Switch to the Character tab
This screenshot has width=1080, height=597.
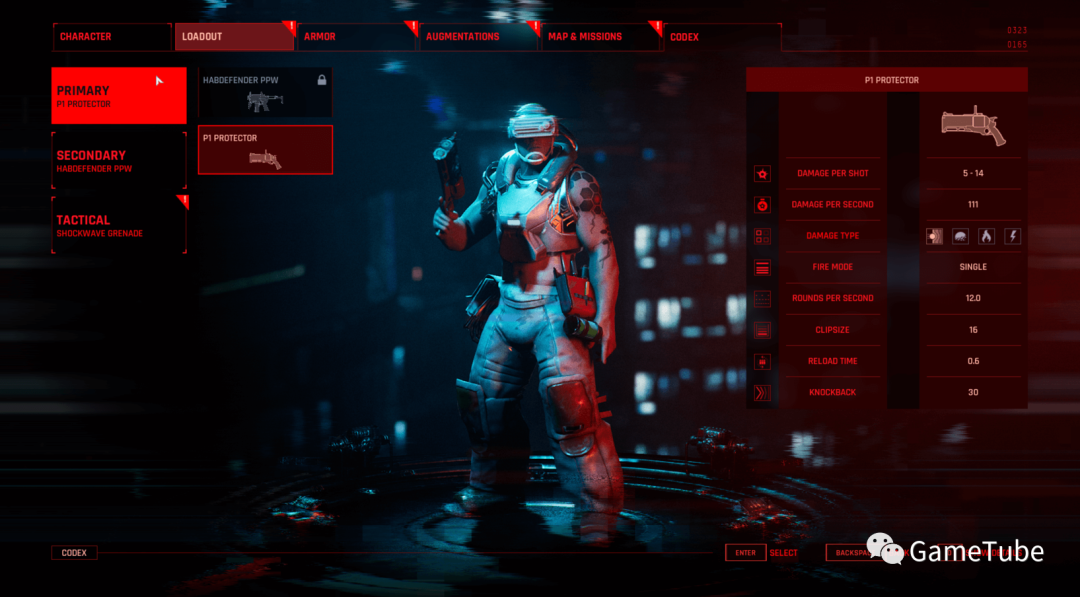click(111, 37)
